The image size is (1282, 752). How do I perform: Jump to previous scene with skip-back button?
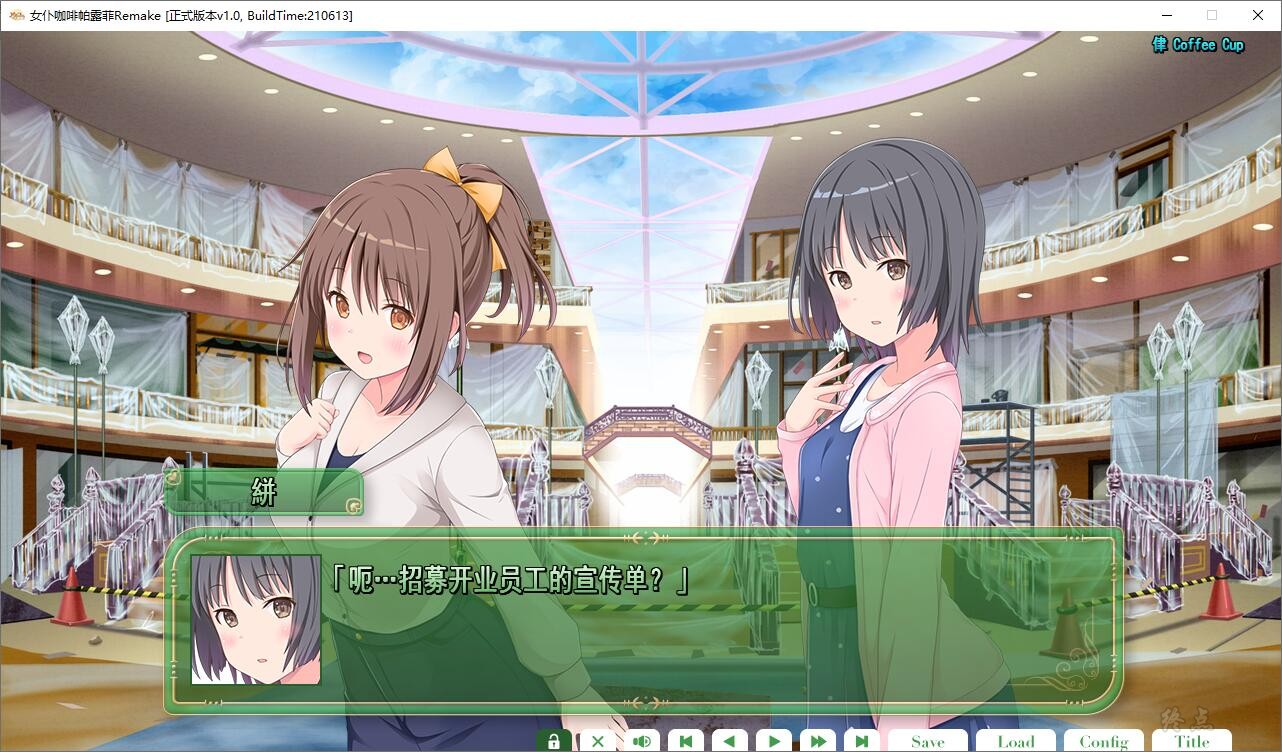(x=685, y=741)
